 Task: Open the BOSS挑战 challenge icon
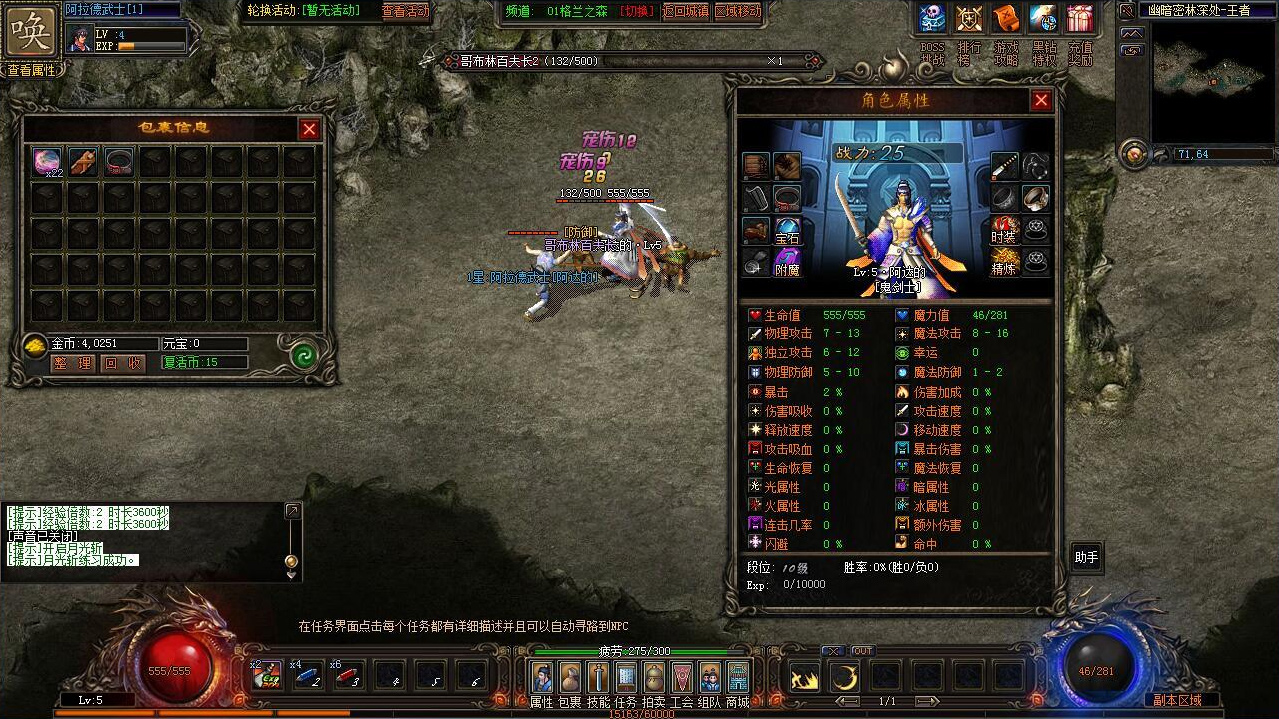(x=932, y=19)
